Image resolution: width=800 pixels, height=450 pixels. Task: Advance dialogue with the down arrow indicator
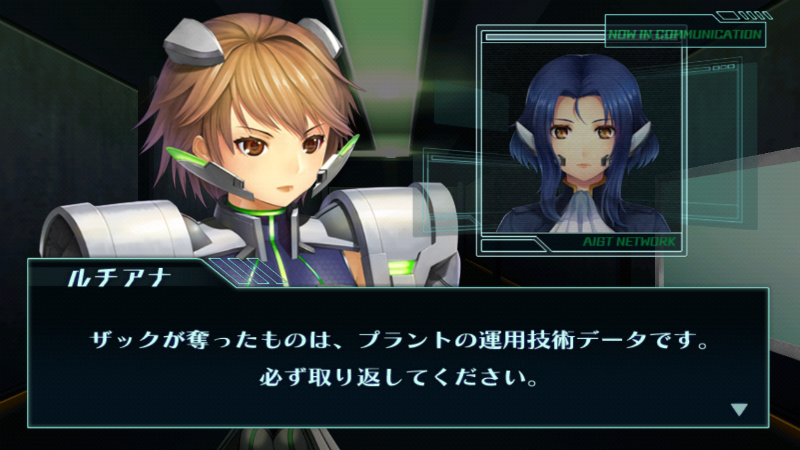739,409
